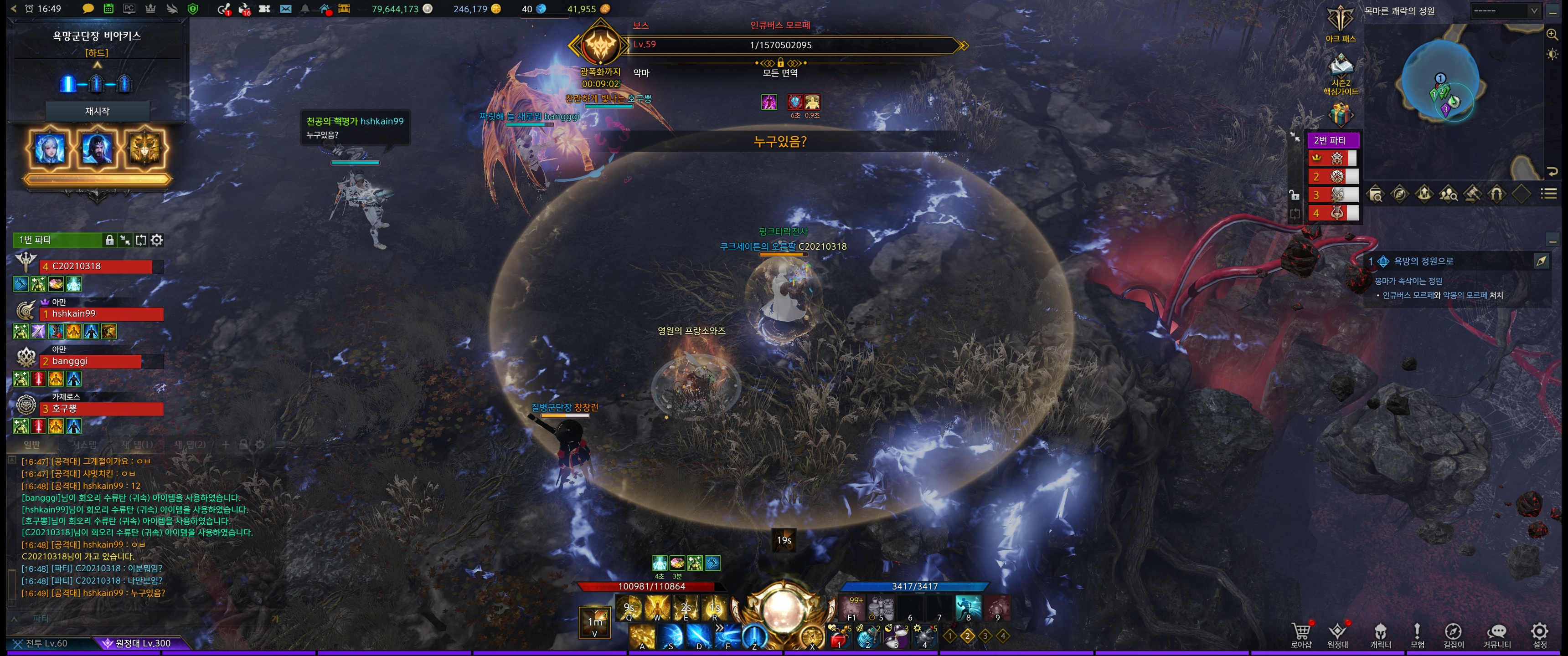The width and height of the screenshot is (1568, 656).
Task: Open the gift box reward icon
Action: (1341, 114)
